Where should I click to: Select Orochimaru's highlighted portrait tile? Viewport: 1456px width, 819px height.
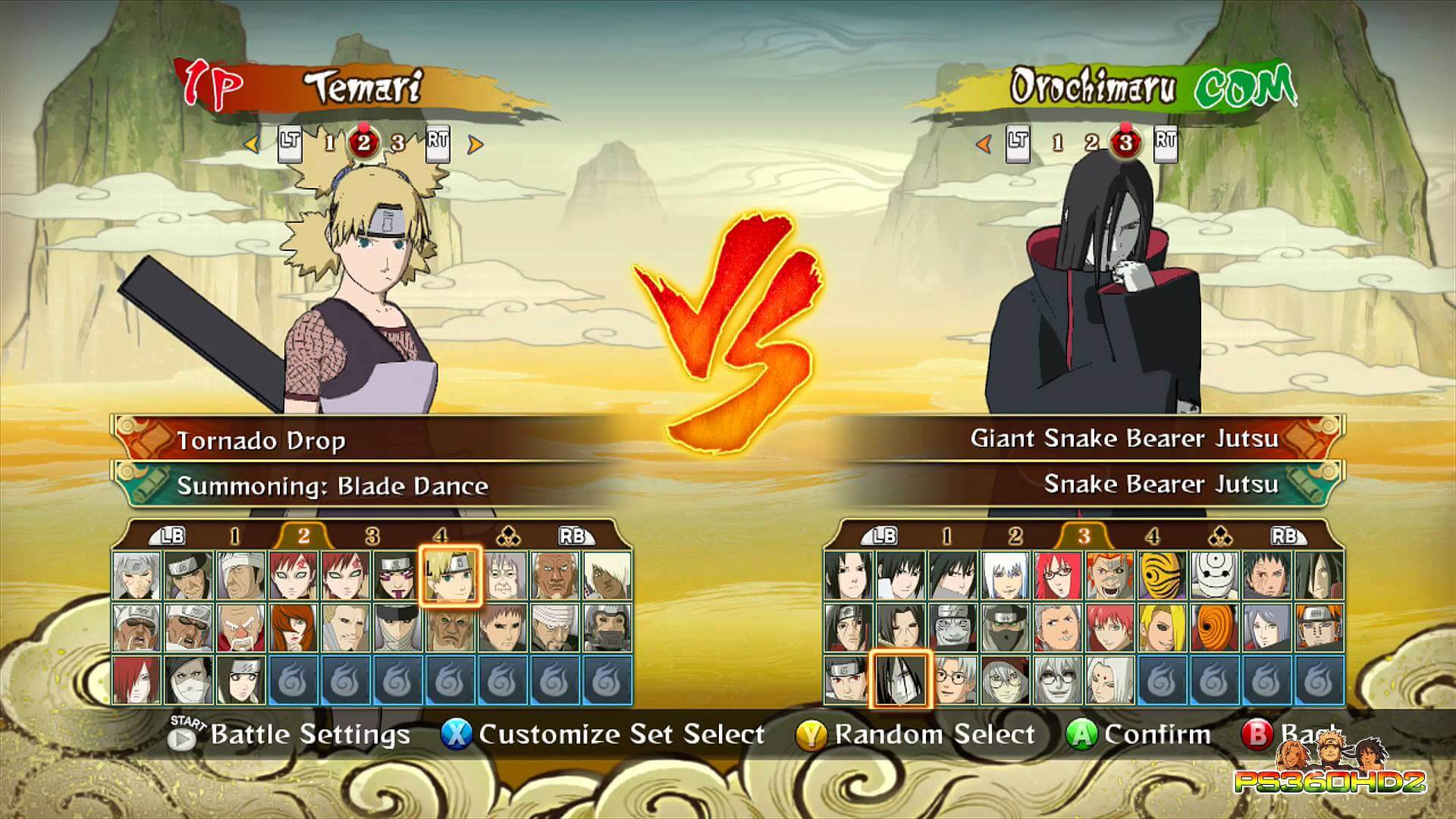click(900, 679)
